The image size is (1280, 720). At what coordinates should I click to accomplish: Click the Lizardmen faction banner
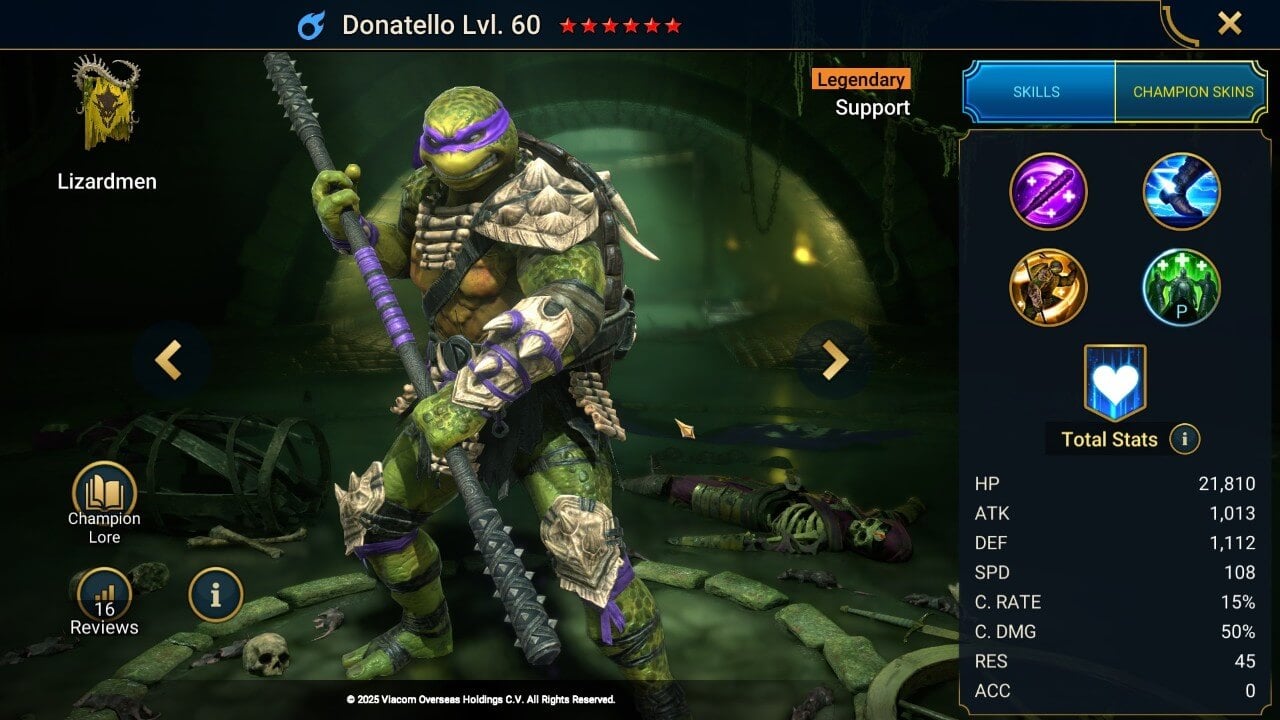(x=106, y=105)
